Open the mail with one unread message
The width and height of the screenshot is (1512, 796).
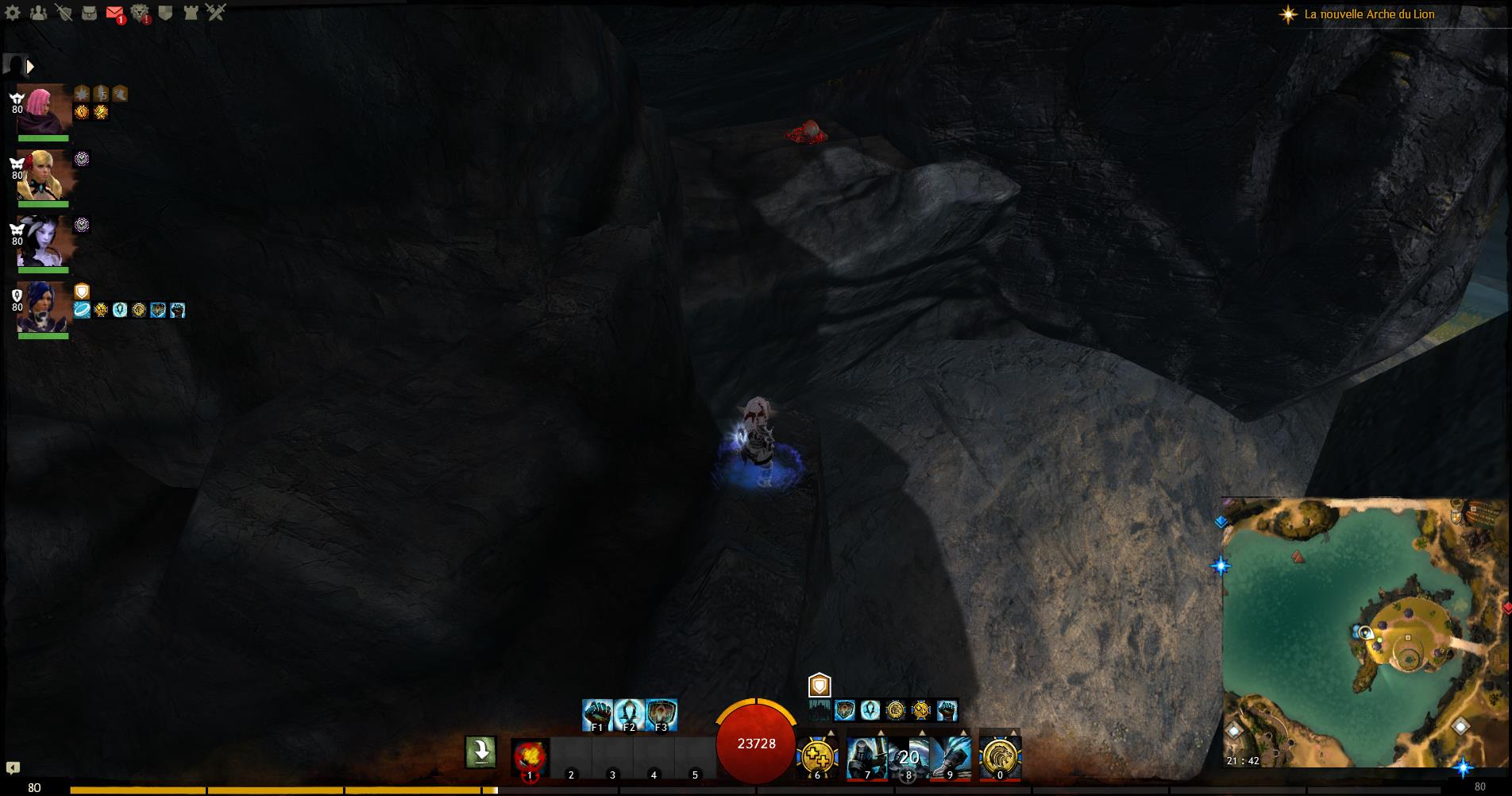[114, 13]
